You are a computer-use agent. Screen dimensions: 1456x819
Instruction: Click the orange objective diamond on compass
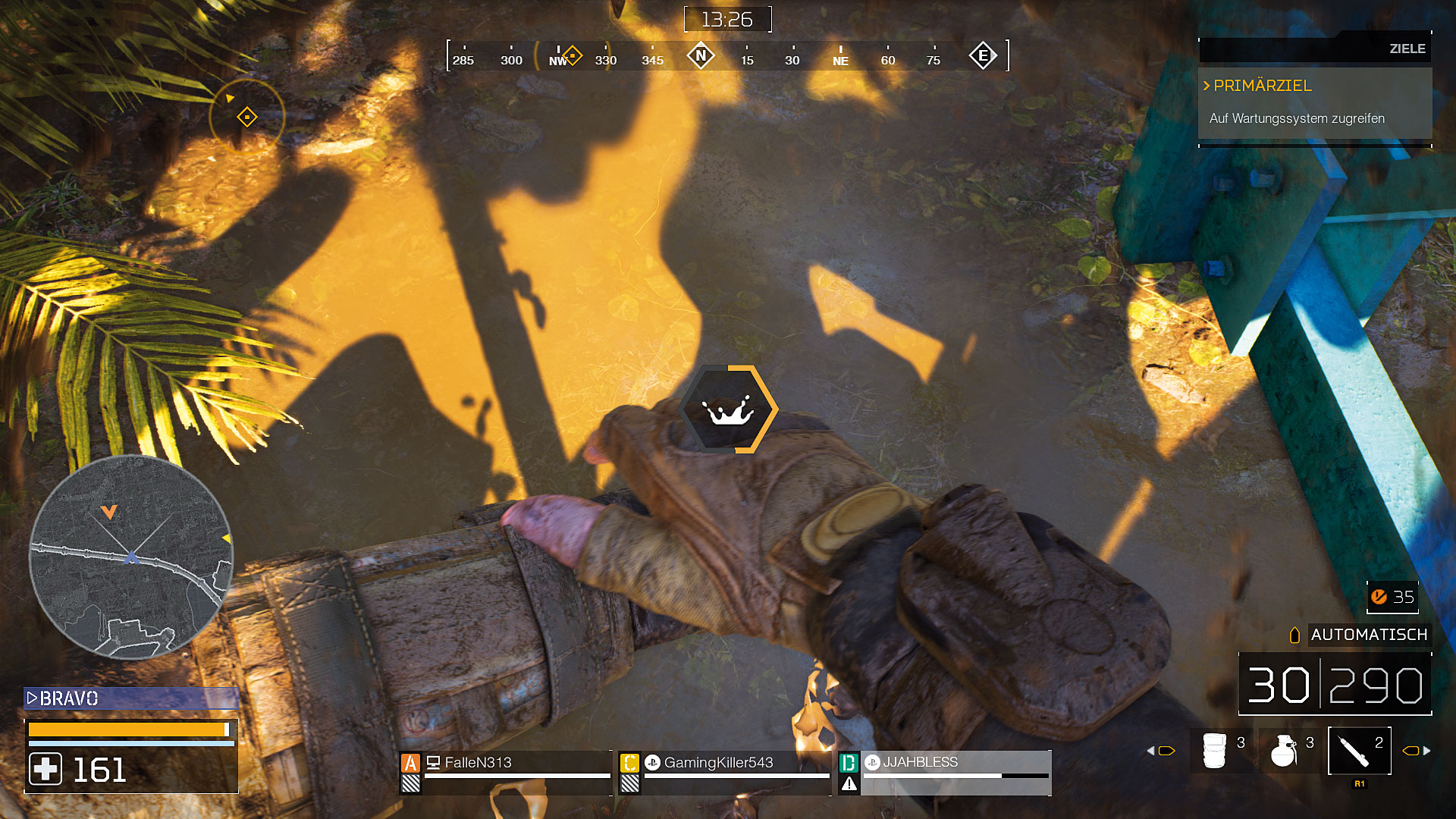573,55
